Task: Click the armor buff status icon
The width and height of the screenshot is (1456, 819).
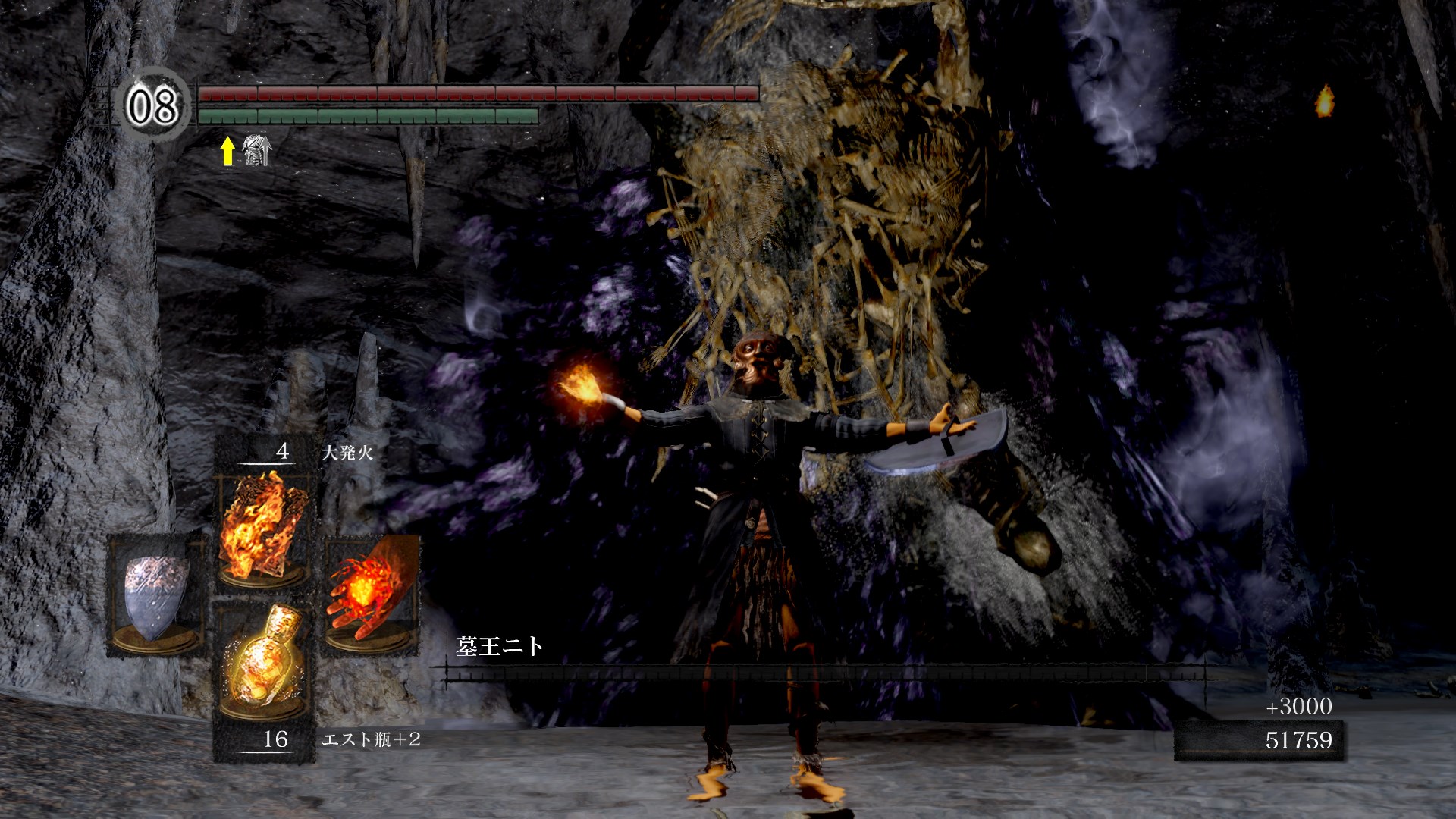Action: tap(256, 150)
